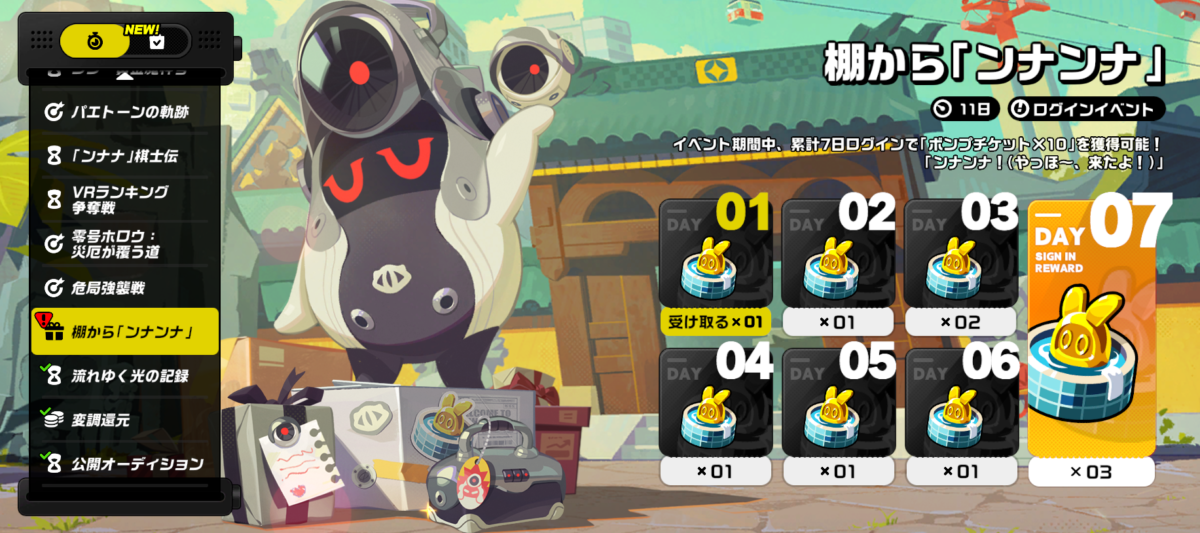Select VRランキング争奪戦 in the event list
The height and width of the screenshot is (533, 1200).
(x=125, y=199)
